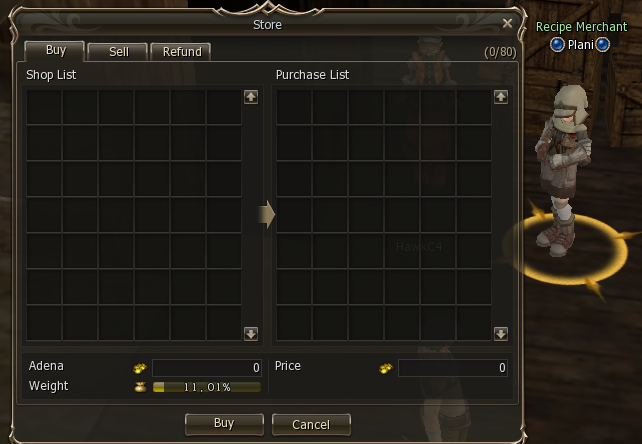This screenshot has height=444, width=642.
Task: Cancel the store transaction
Action: (311, 423)
